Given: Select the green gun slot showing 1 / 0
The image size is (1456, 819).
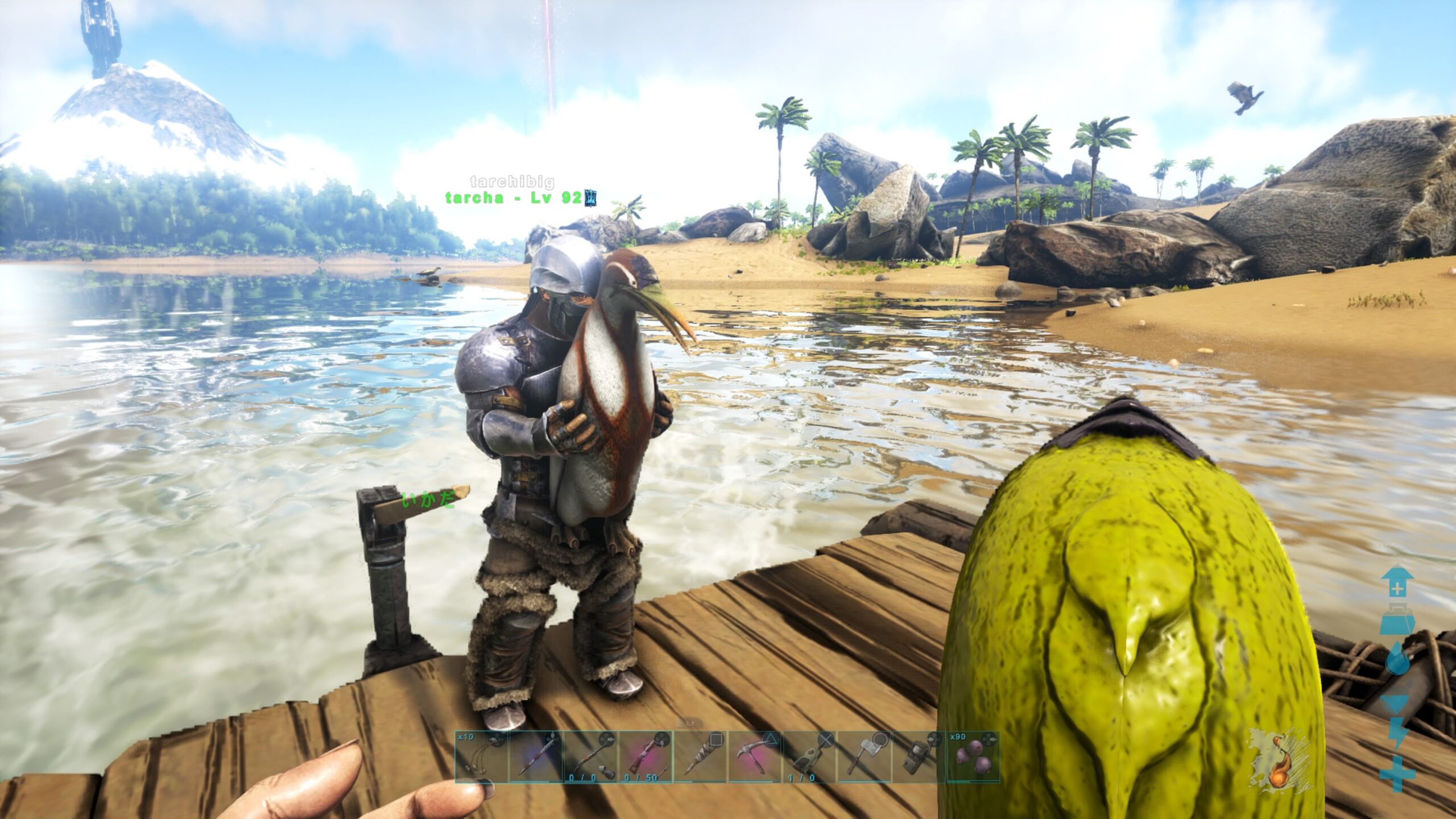Looking at the screenshot, I should pos(809,757).
